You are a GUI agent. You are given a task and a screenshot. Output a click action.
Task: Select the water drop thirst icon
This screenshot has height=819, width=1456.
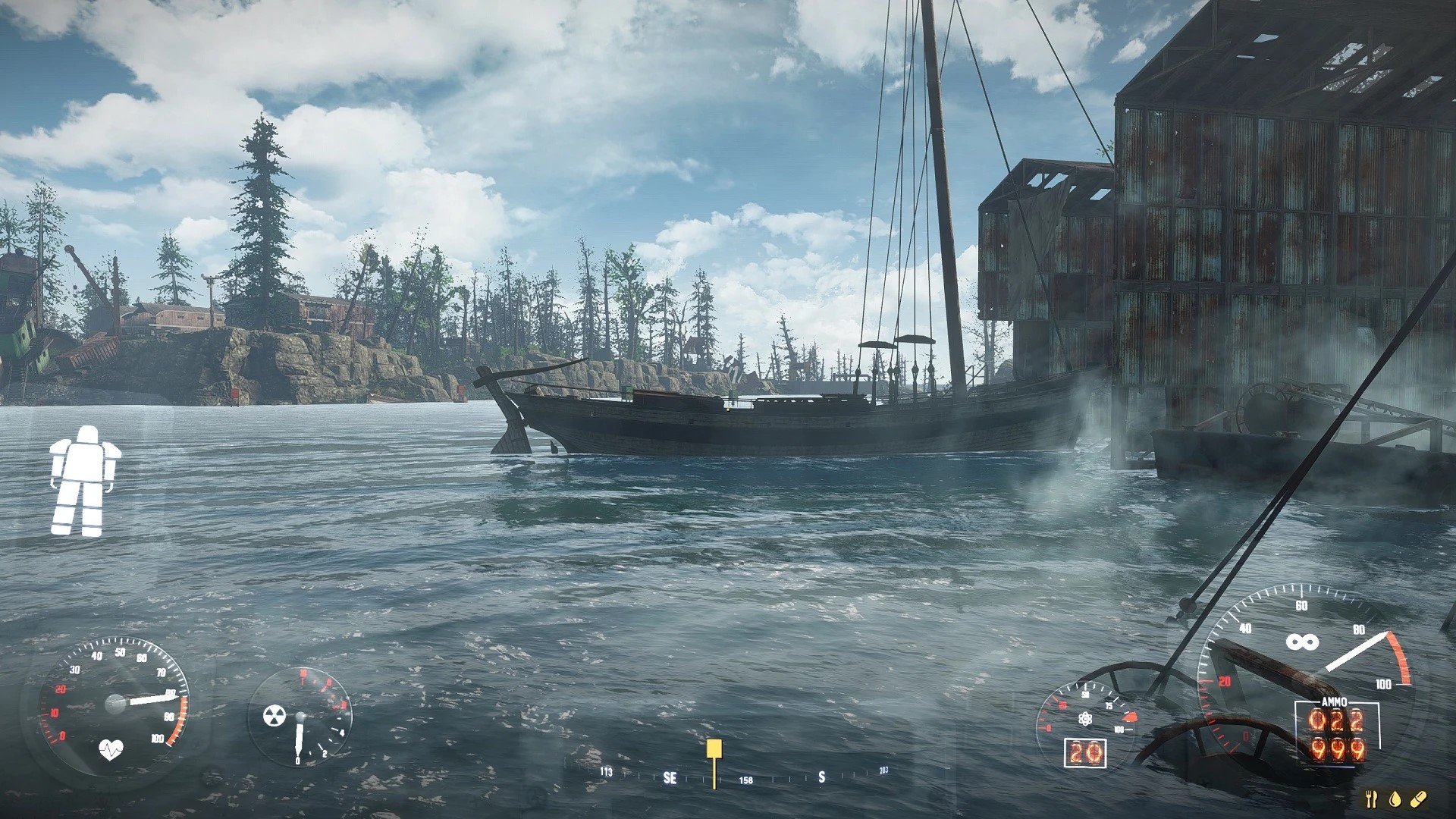click(x=1395, y=799)
